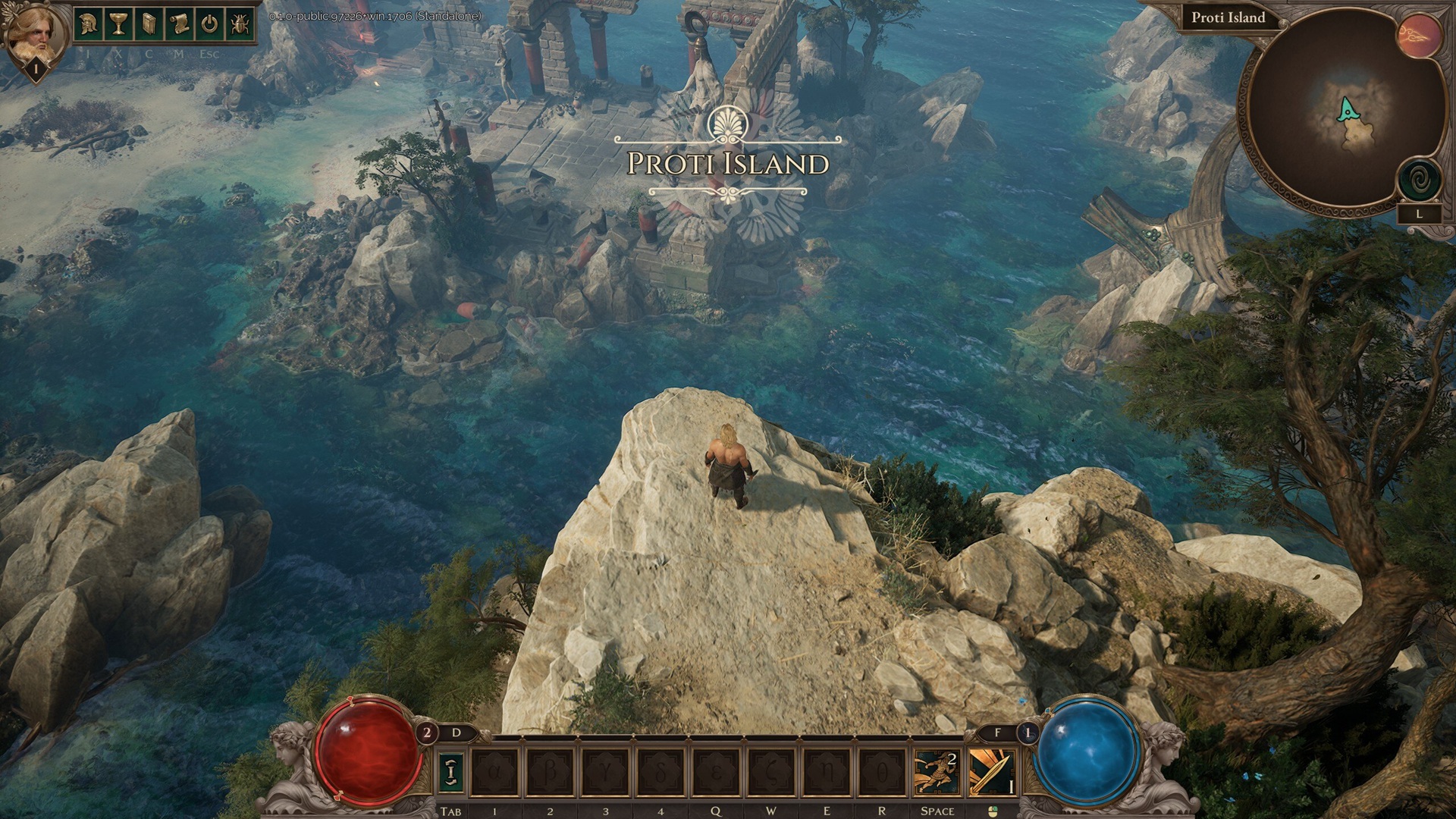Viewport: 1456px width, 819px height.
Task: Open the book icon in the top menu
Action: [149, 24]
